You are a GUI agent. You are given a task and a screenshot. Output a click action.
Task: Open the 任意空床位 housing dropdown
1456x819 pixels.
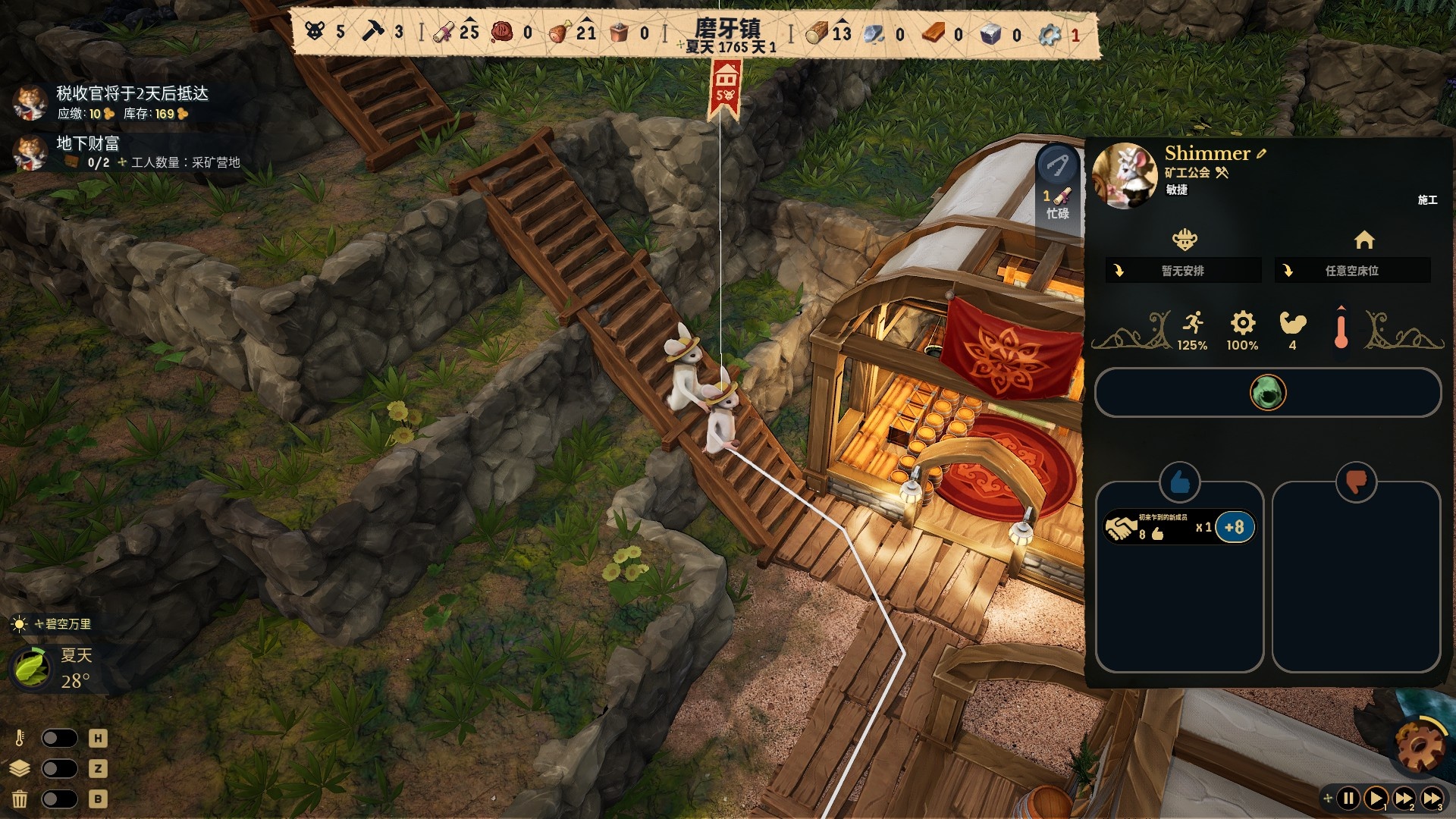(1352, 271)
